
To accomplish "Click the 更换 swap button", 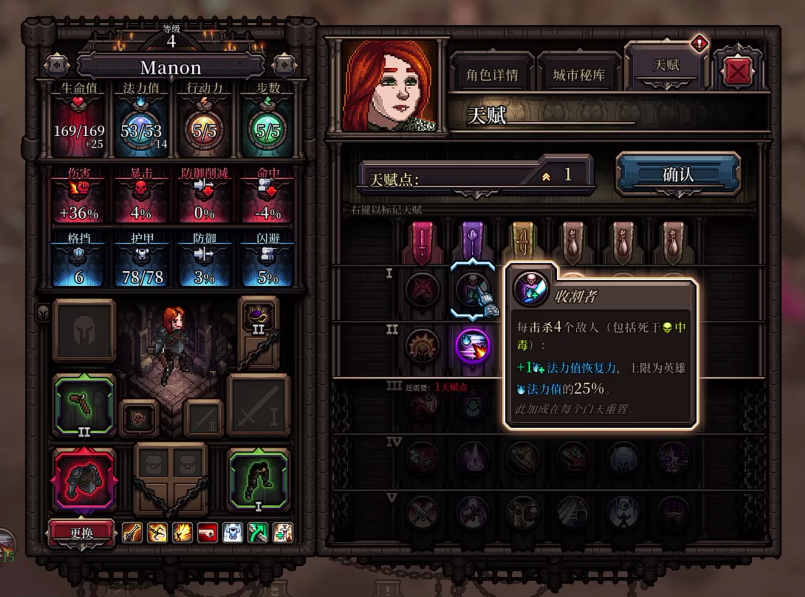I will click(x=81, y=533).
